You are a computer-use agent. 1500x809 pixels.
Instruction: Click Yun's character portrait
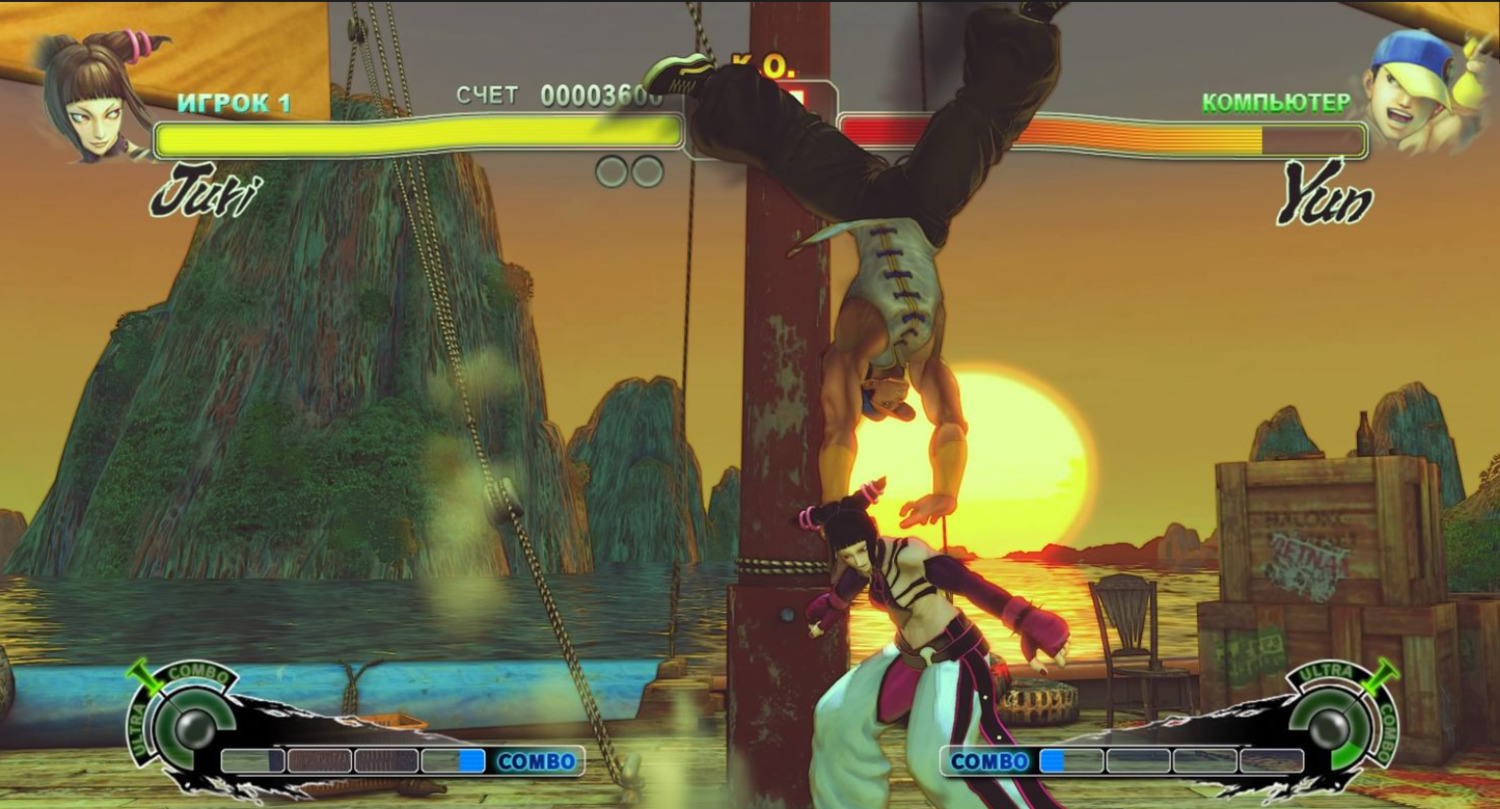[x=1412, y=93]
